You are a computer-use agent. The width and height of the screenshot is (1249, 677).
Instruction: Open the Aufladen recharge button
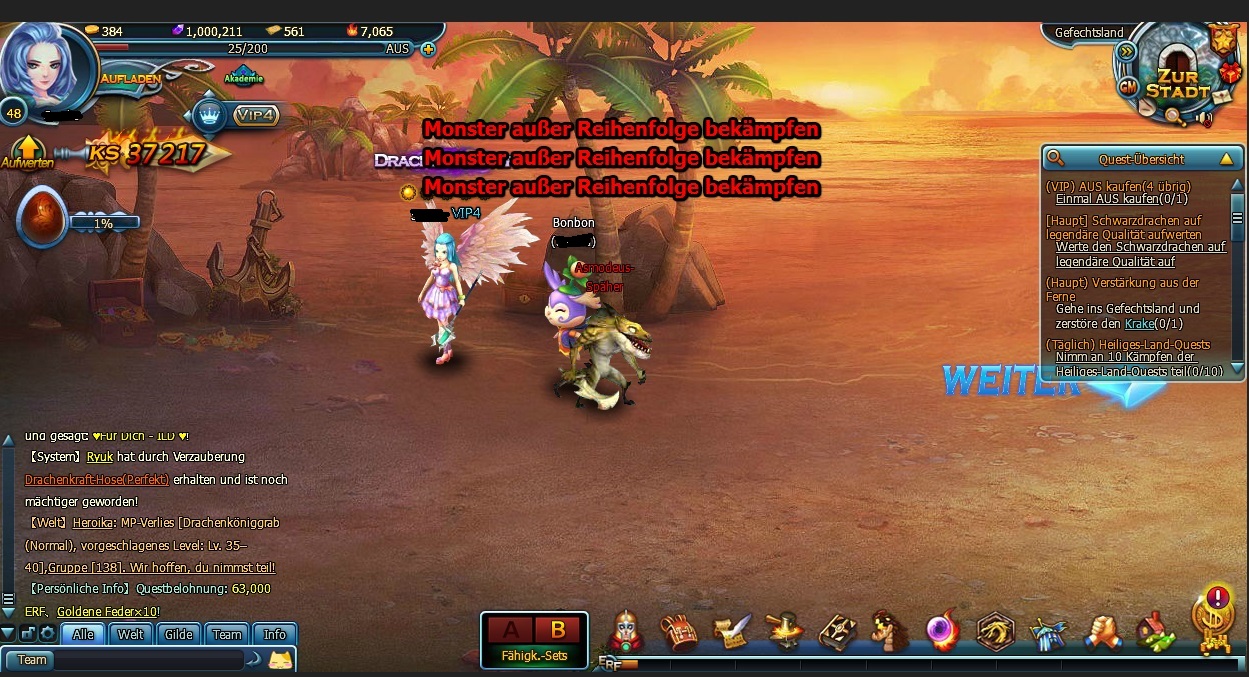[131, 79]
